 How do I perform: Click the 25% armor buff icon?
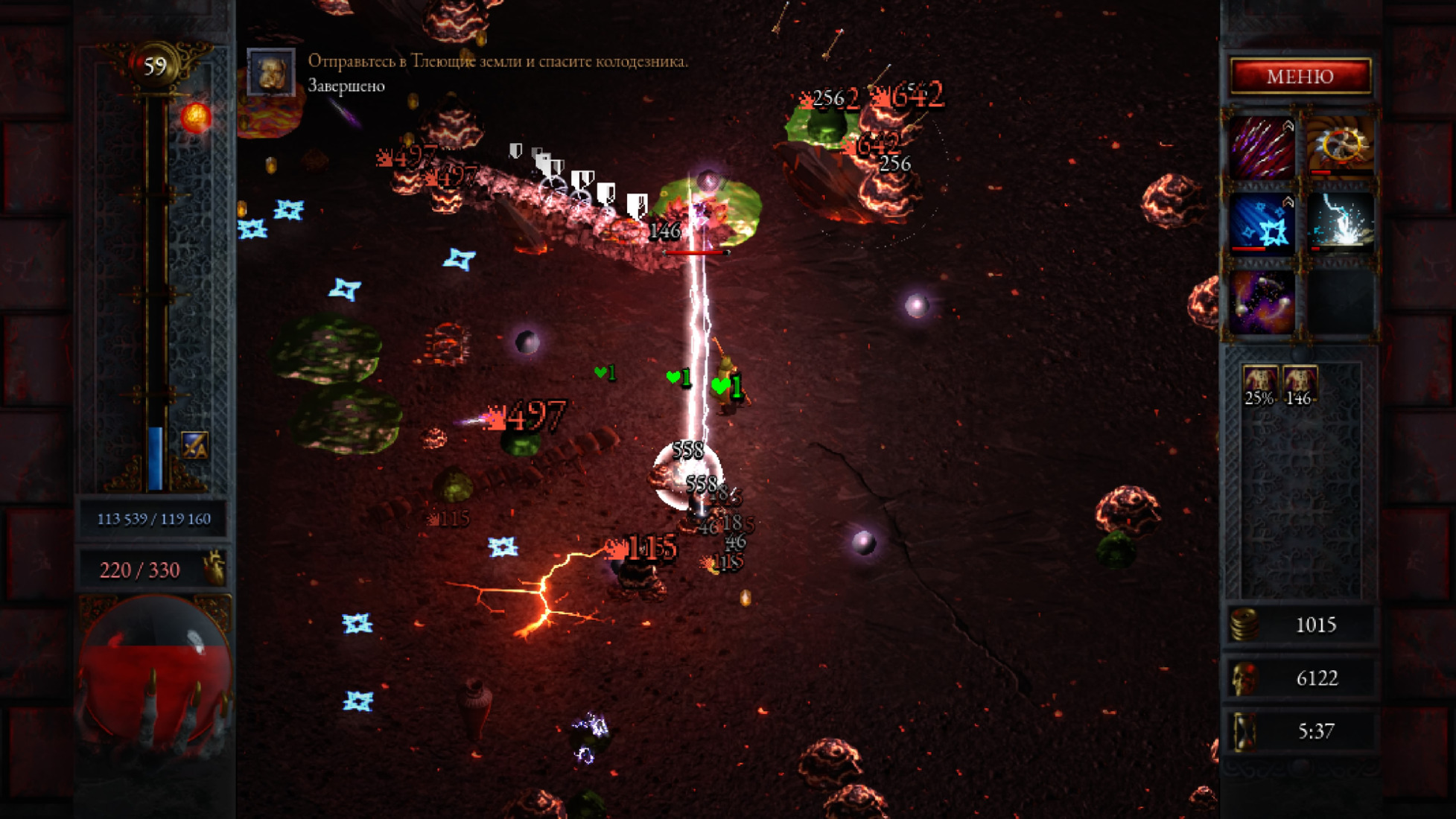pos(1259,385)
